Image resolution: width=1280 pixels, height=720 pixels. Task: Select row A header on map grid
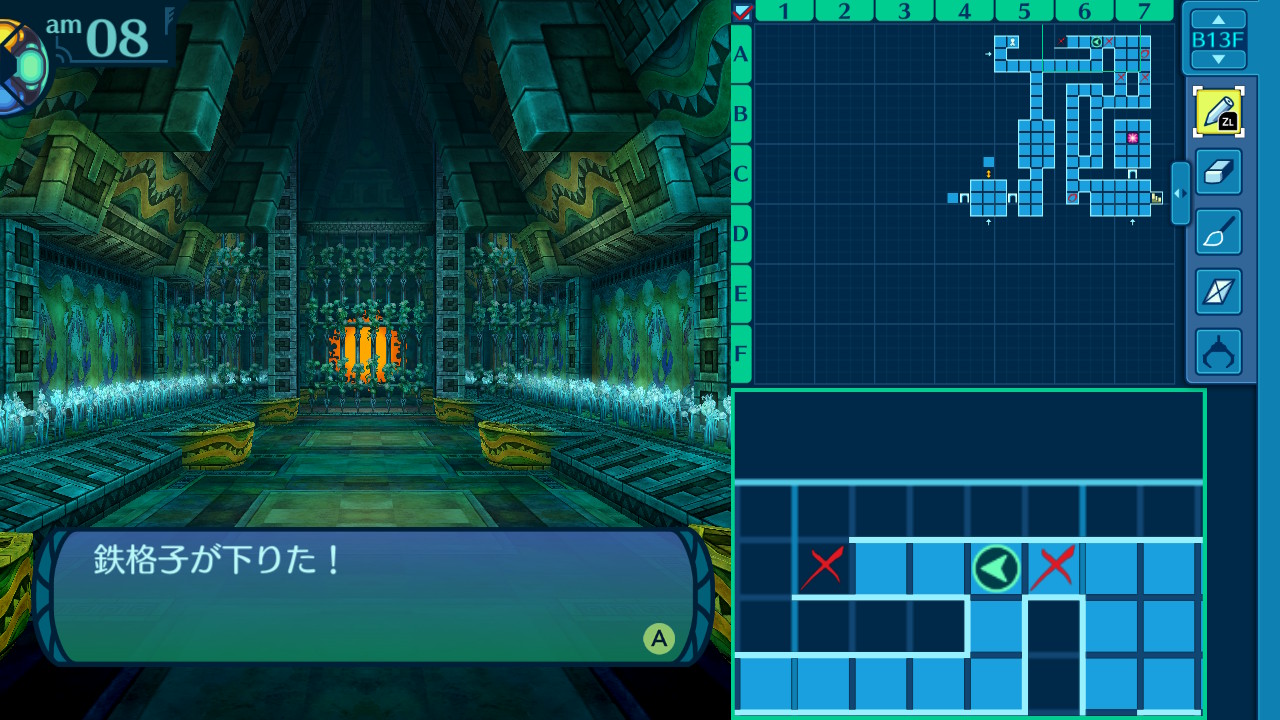pyautogui.click(x=741, y=54)
